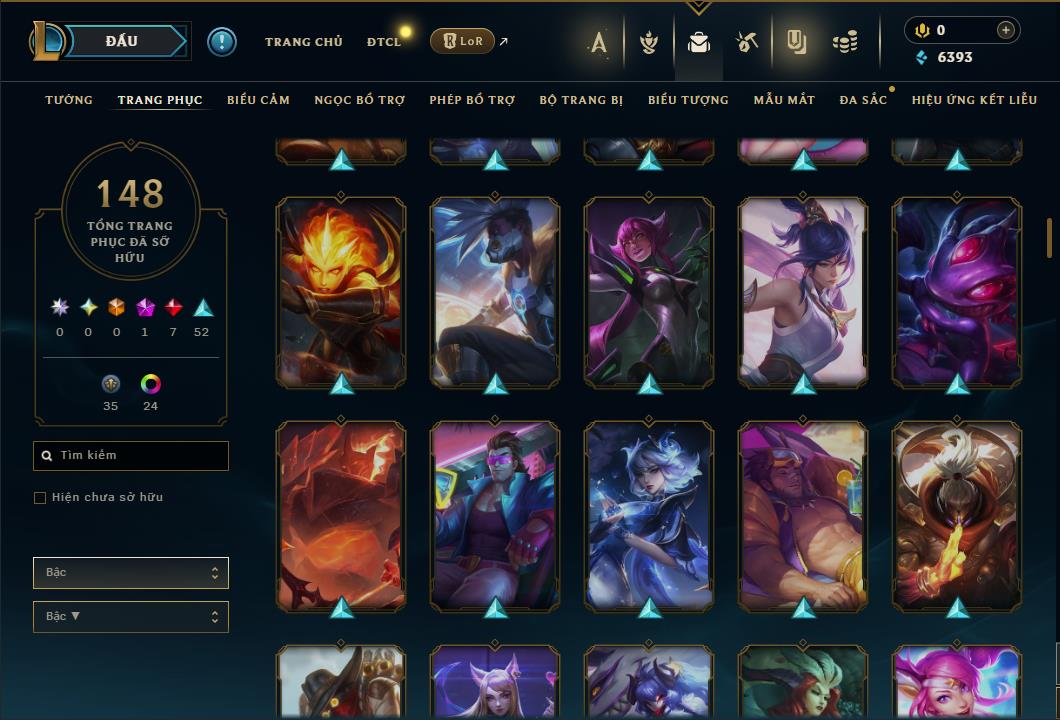Switch to the TƯỚNG tab
The height and width of the screenshot is (720, 1060).
[69, 100]
